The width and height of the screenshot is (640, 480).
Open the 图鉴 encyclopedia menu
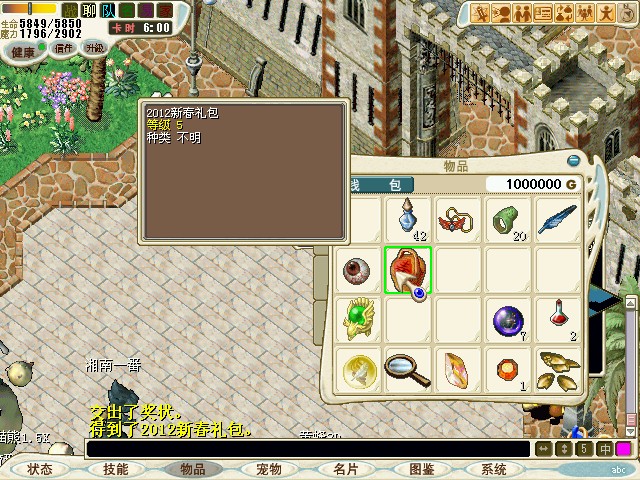(x=421, y=469)
